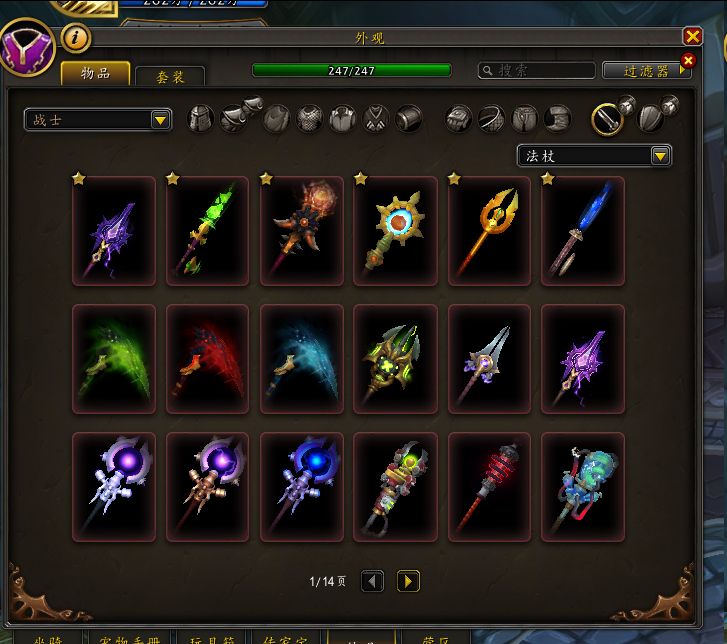Open the 过滤器 filter menu
Screen dimensions: 727x644
[645, 71]
